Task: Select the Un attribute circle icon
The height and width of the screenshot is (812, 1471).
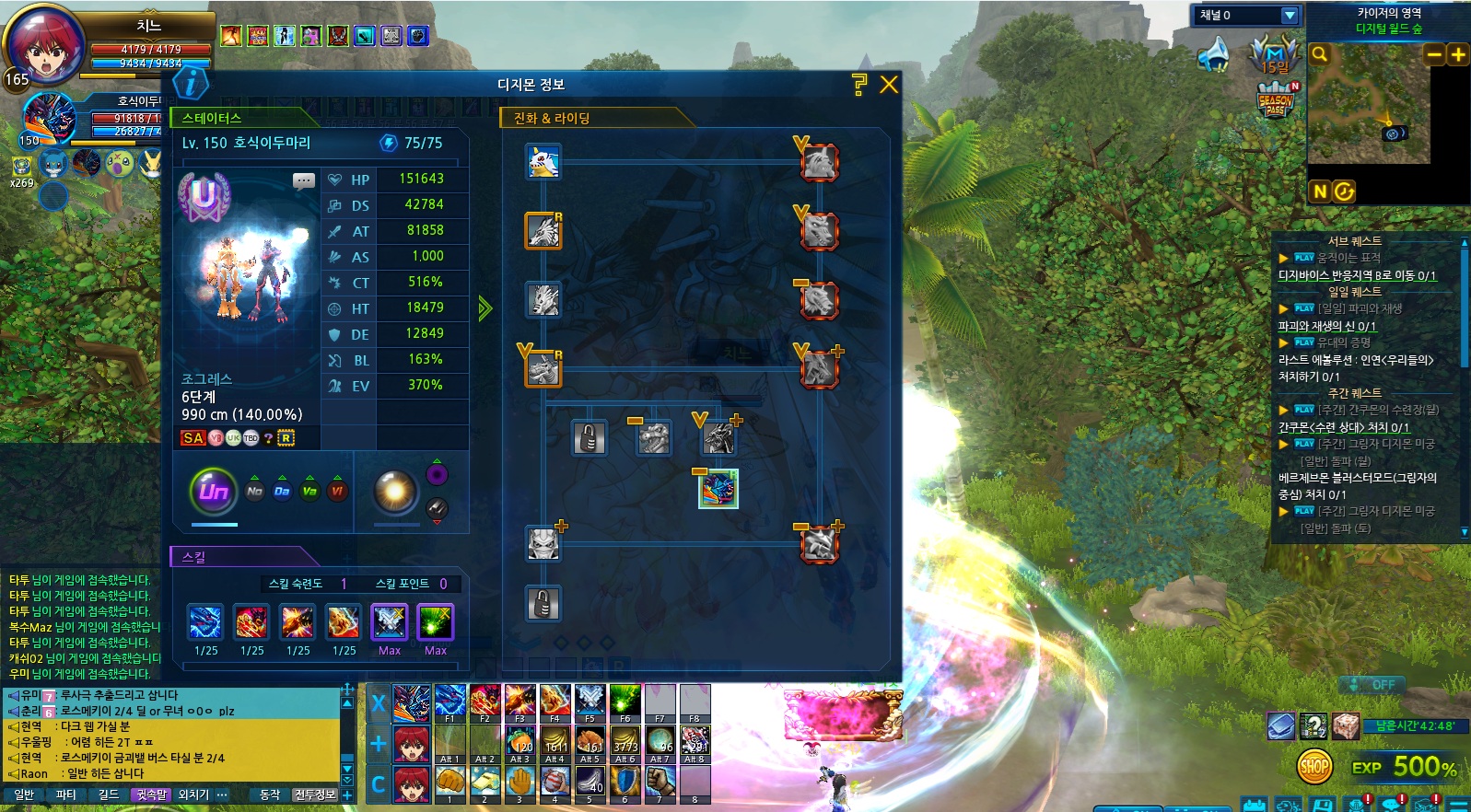Action: pyautogui.click(x=214, y=491)
